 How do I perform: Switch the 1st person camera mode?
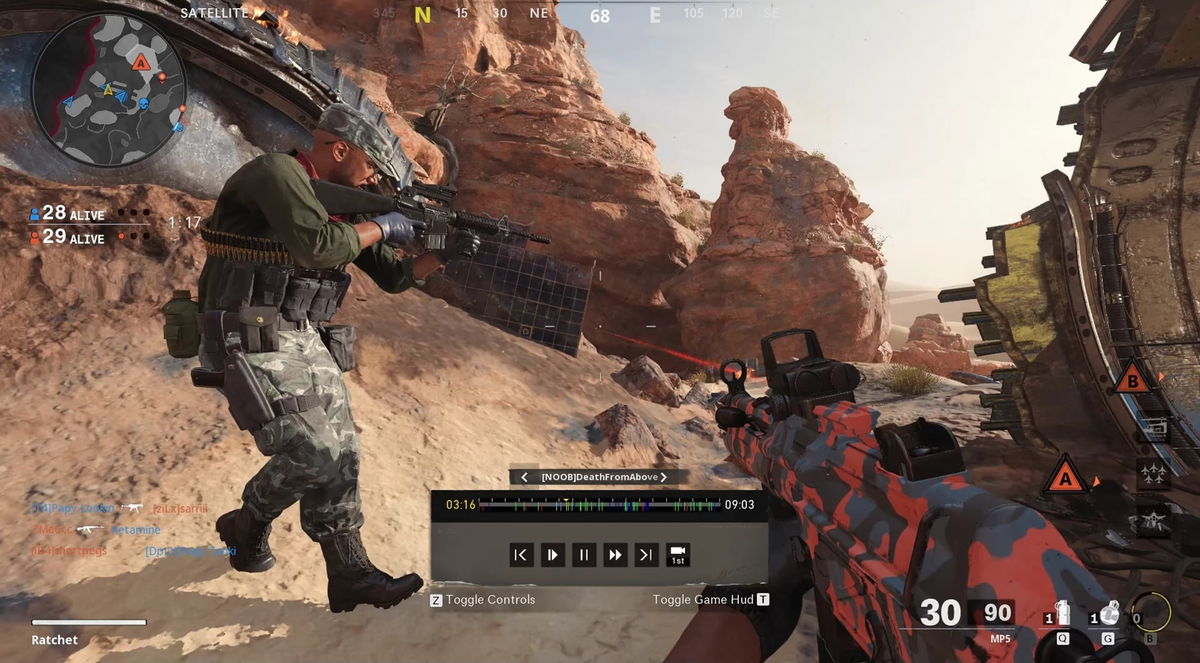click(x=678, y=555)
